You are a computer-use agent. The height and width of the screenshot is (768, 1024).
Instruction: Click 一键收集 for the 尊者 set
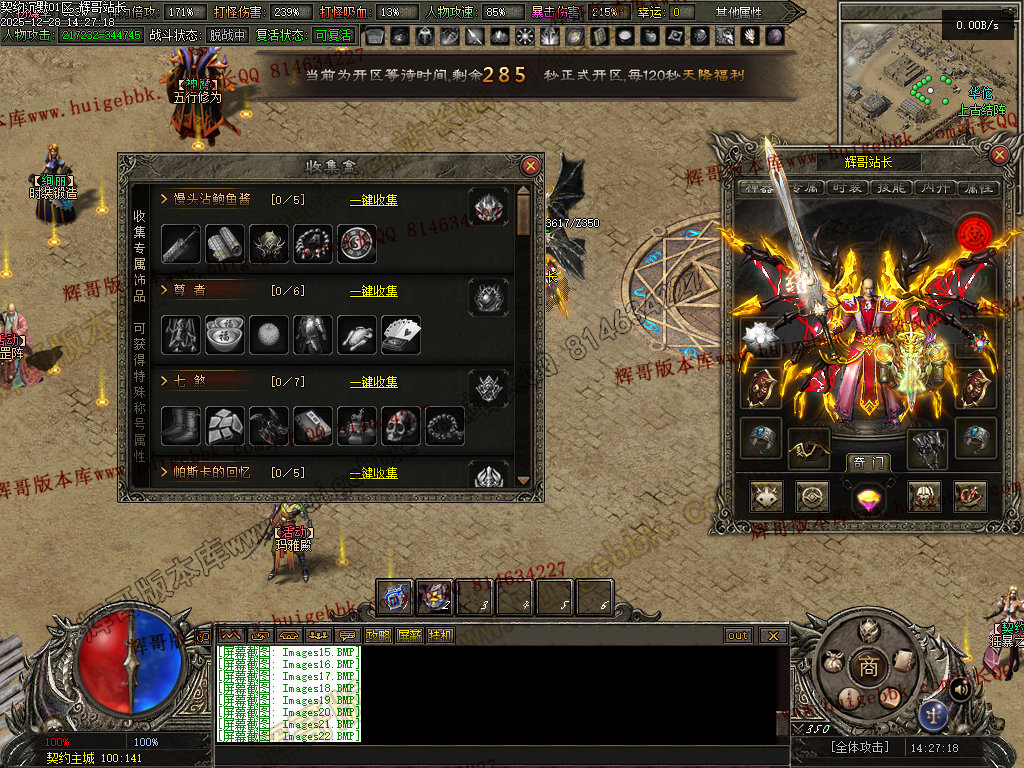click(373, 291)
